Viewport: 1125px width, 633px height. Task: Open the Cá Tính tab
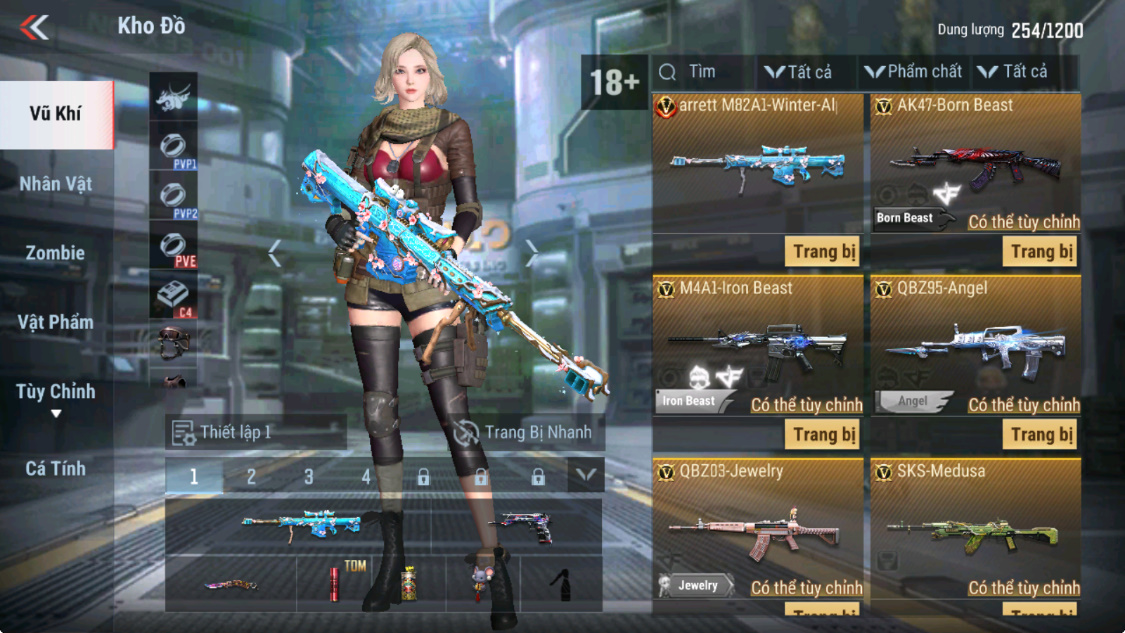point(56,468)
